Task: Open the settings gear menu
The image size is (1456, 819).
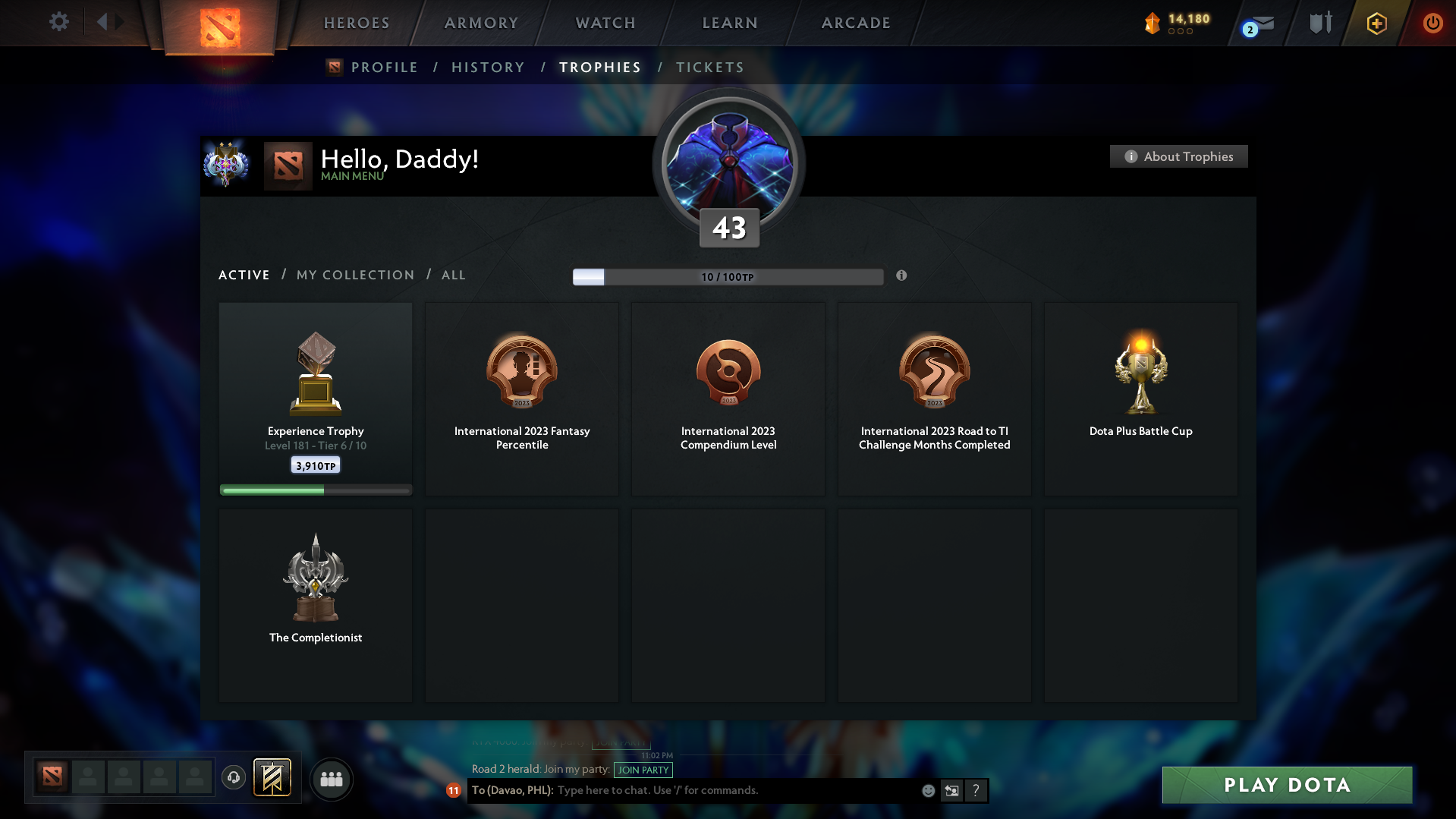Action: click(x=59, y=23)
